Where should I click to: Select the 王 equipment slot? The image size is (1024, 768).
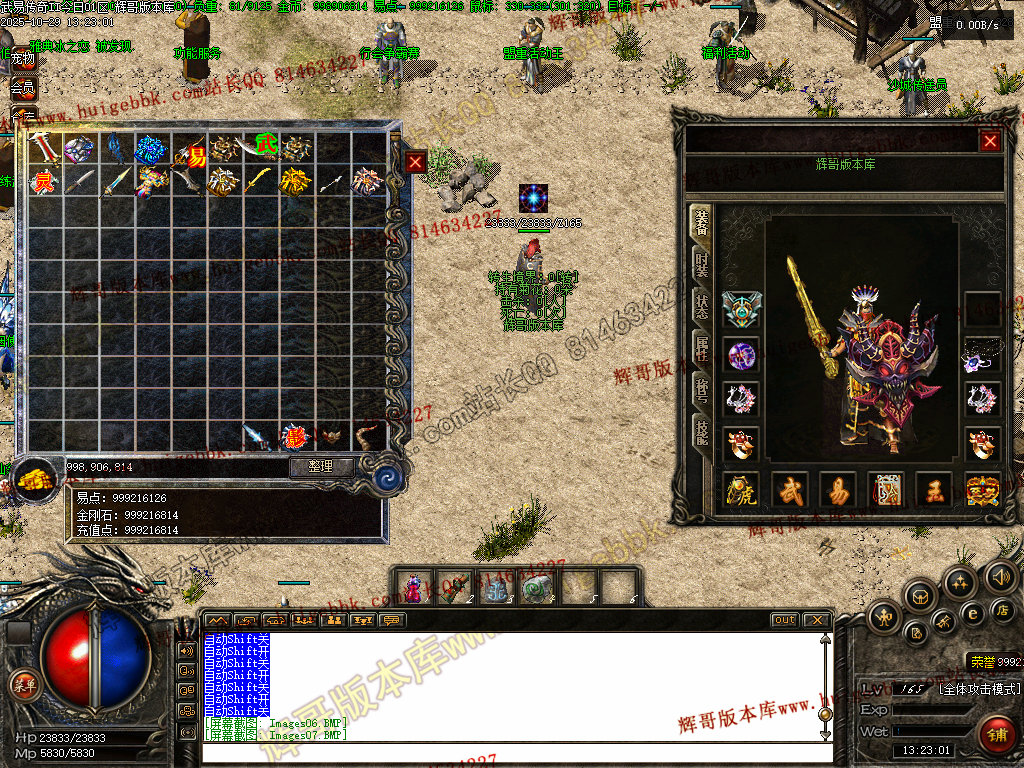tap(933, 491)
